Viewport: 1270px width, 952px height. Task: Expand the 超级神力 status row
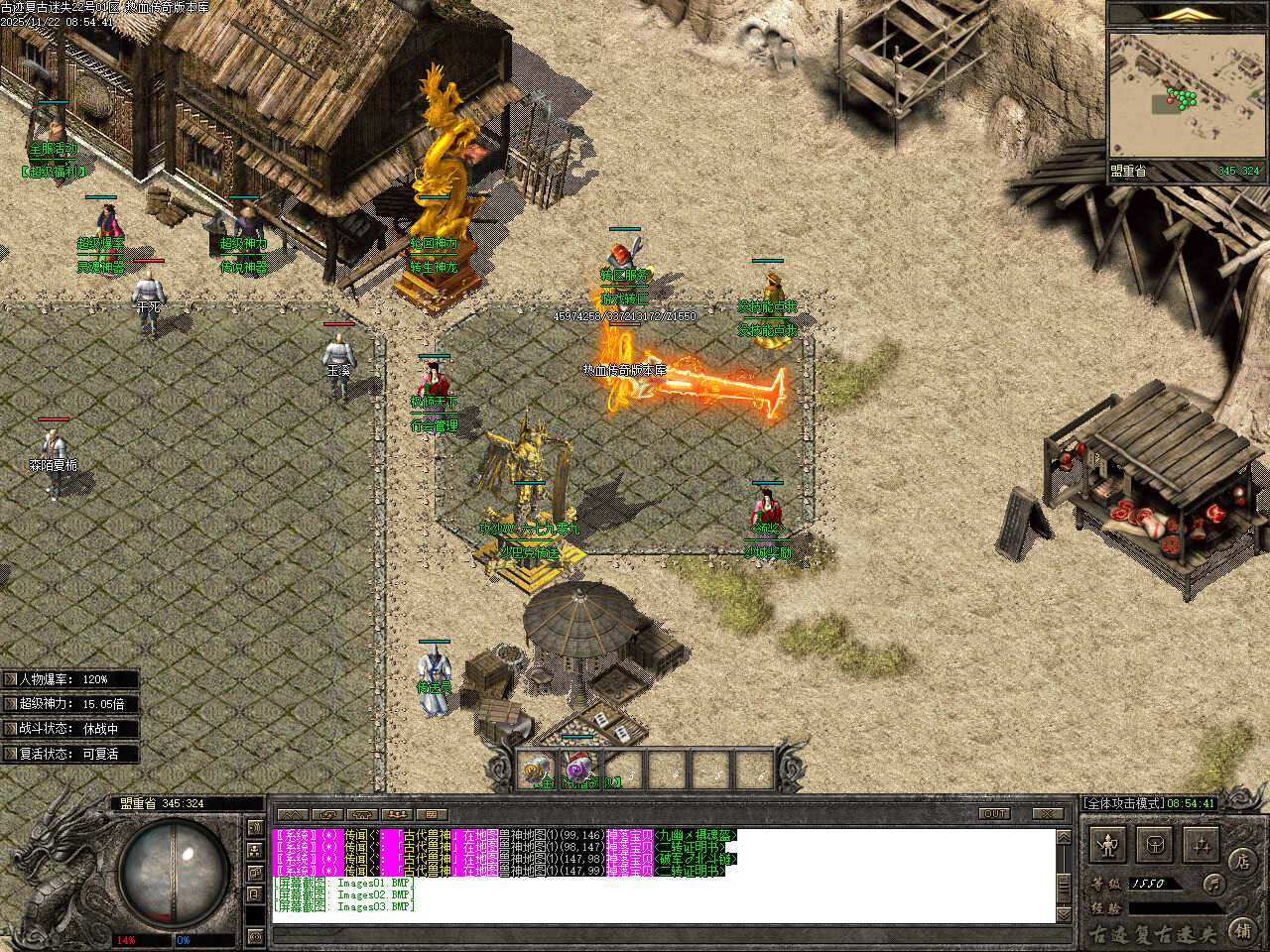click(69, 704)
